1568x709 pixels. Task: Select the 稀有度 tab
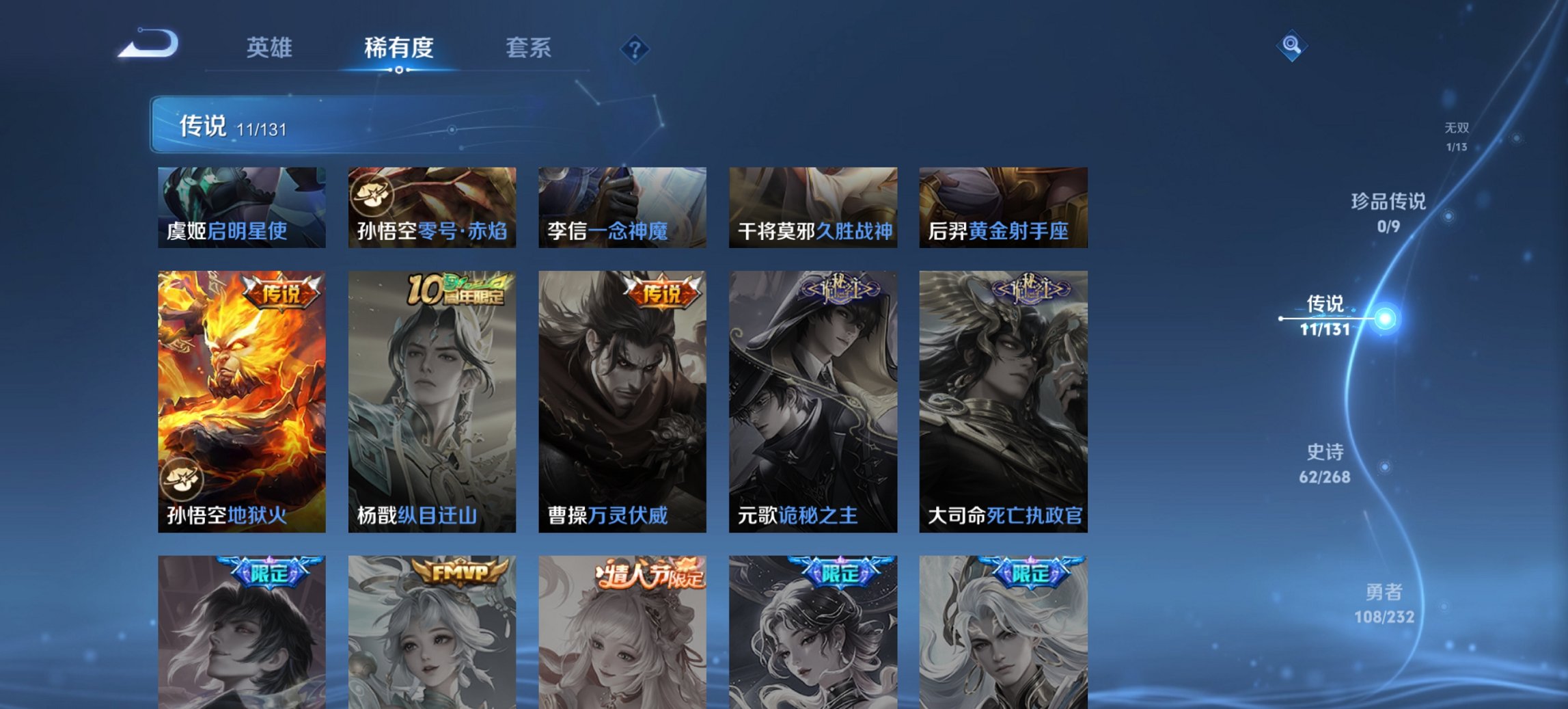point(400,46)
